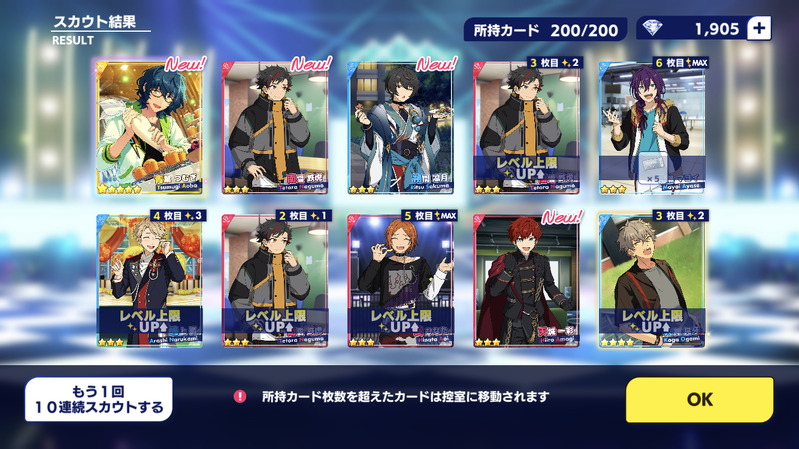
Task: View the Koga Ogami card
Action: pyautogui.click(x=651, y=281)
